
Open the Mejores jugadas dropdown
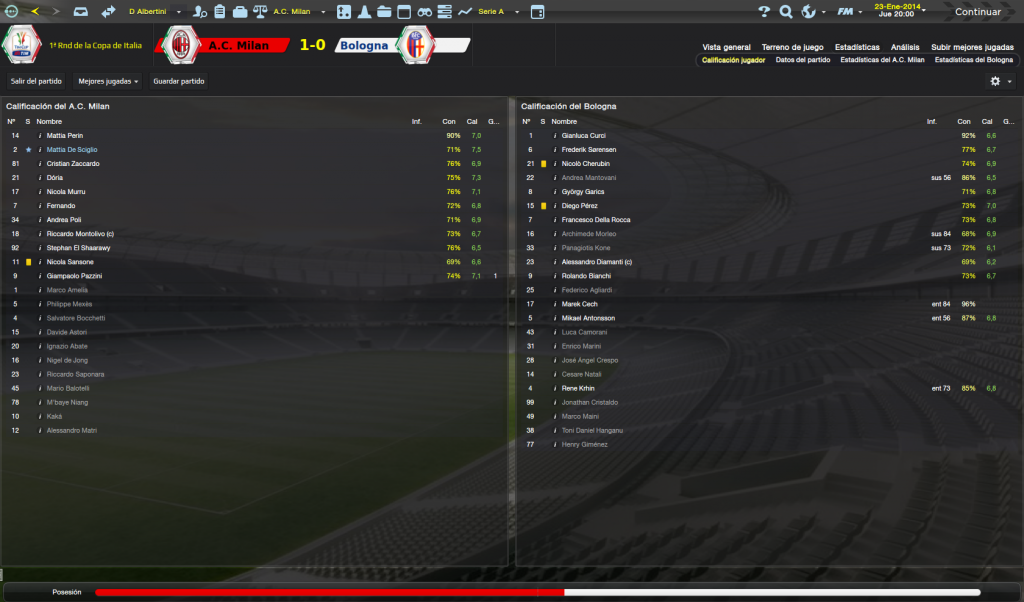[x=108, y=81]
